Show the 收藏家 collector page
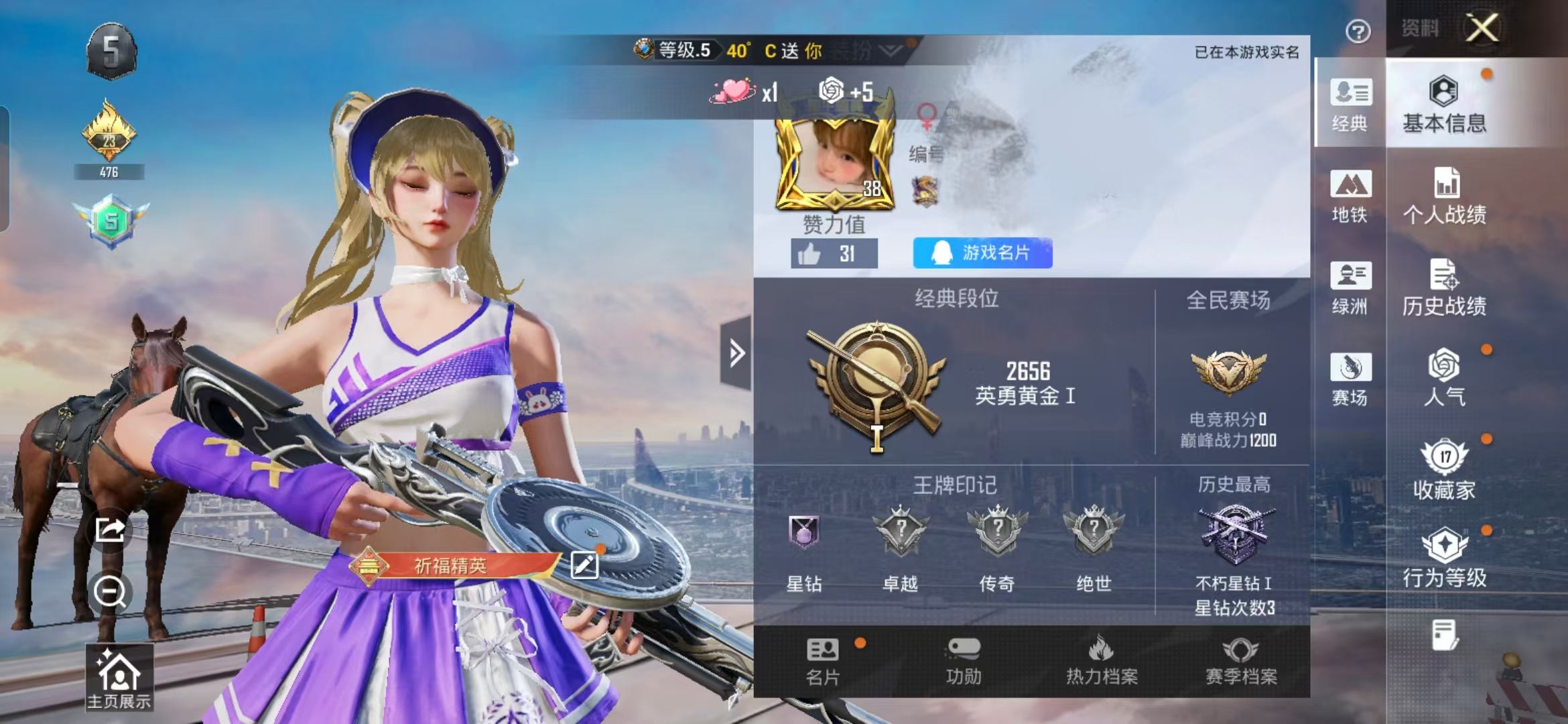Image resolution: width=1568 pixels, height=724 pixels. [x=1444, y=470]
